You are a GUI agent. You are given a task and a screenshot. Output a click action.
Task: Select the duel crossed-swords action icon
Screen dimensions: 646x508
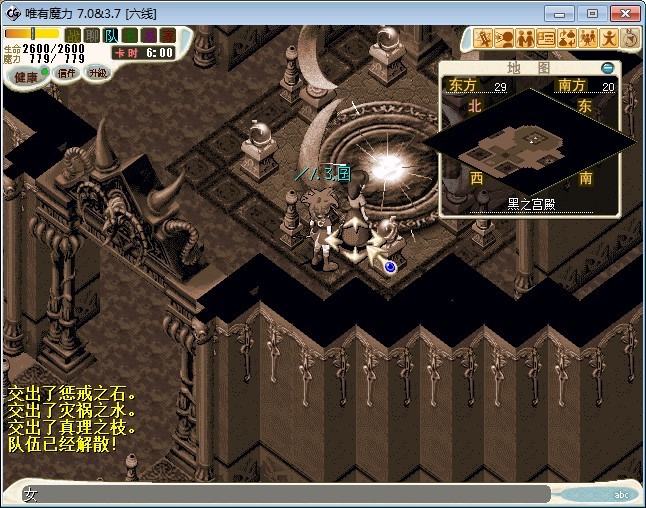483,39
